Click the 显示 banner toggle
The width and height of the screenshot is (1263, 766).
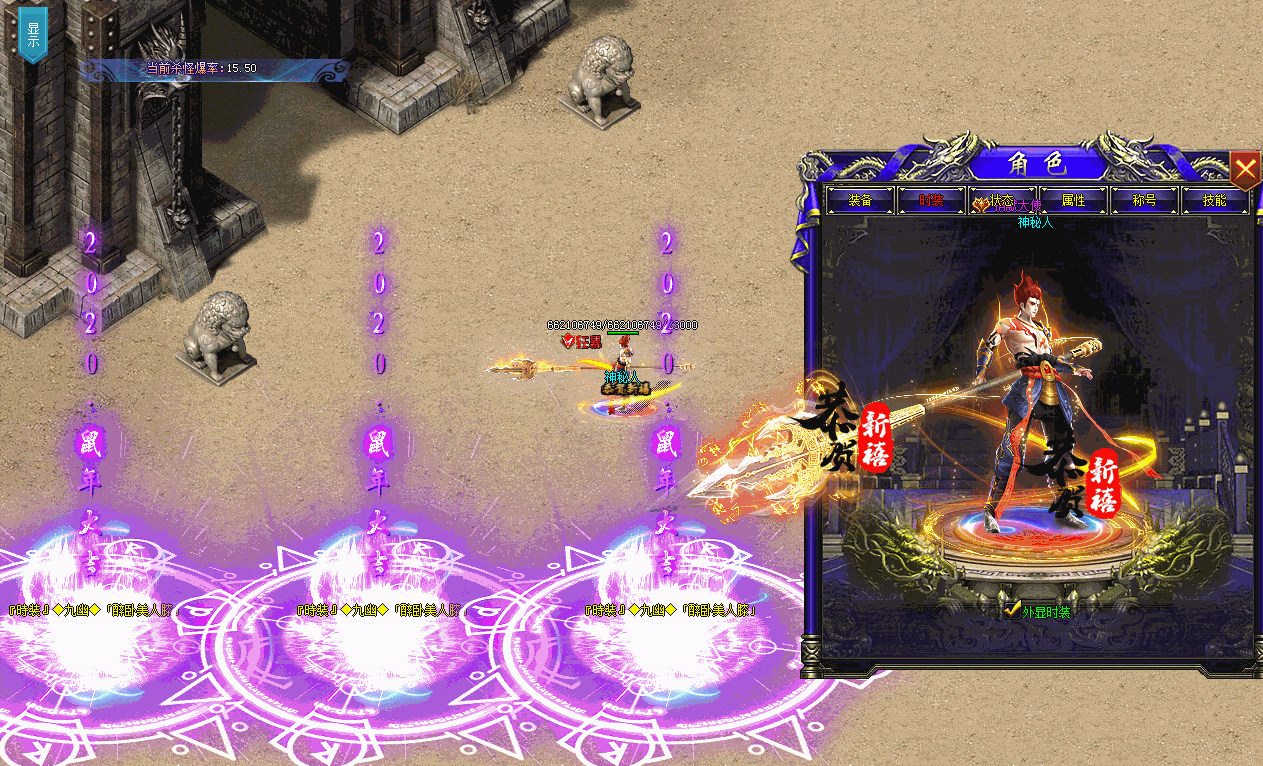tap(33, 35)
